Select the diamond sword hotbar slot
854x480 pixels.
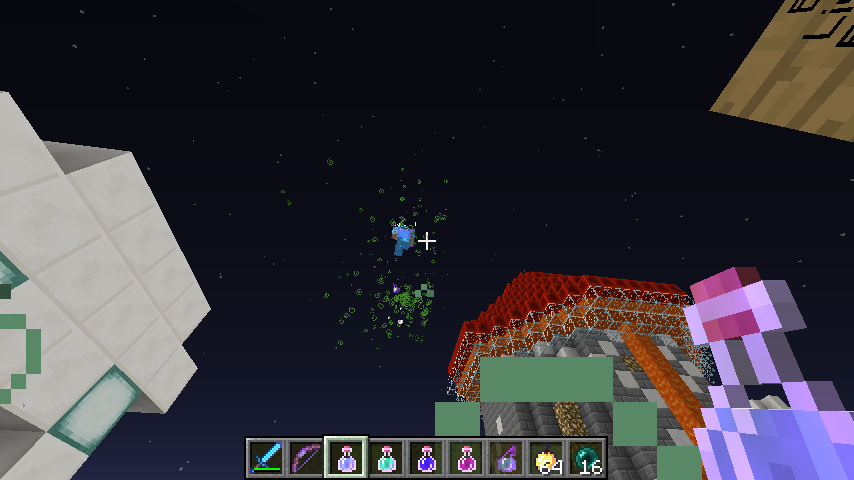click(266, 458)
